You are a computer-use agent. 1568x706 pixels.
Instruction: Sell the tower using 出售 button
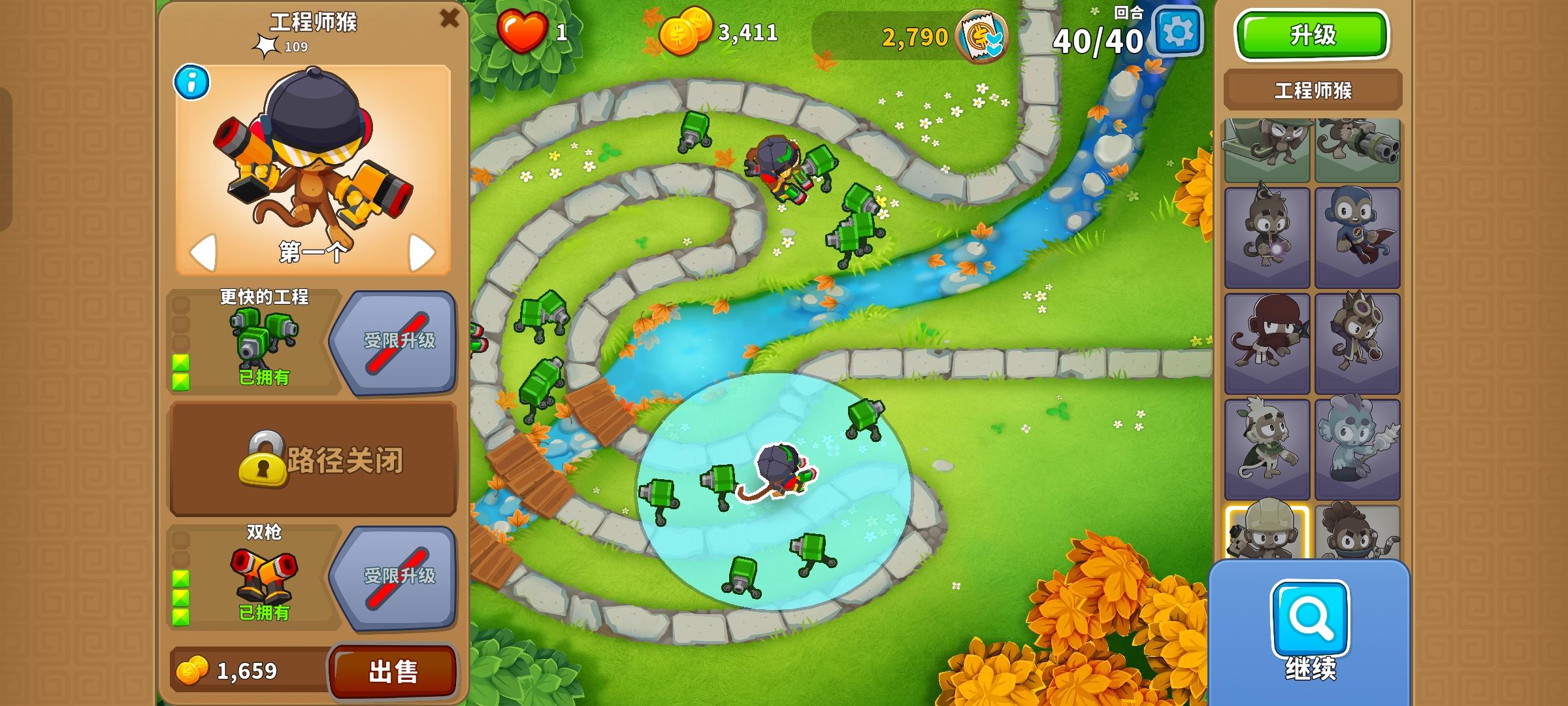tap(393, 670)
